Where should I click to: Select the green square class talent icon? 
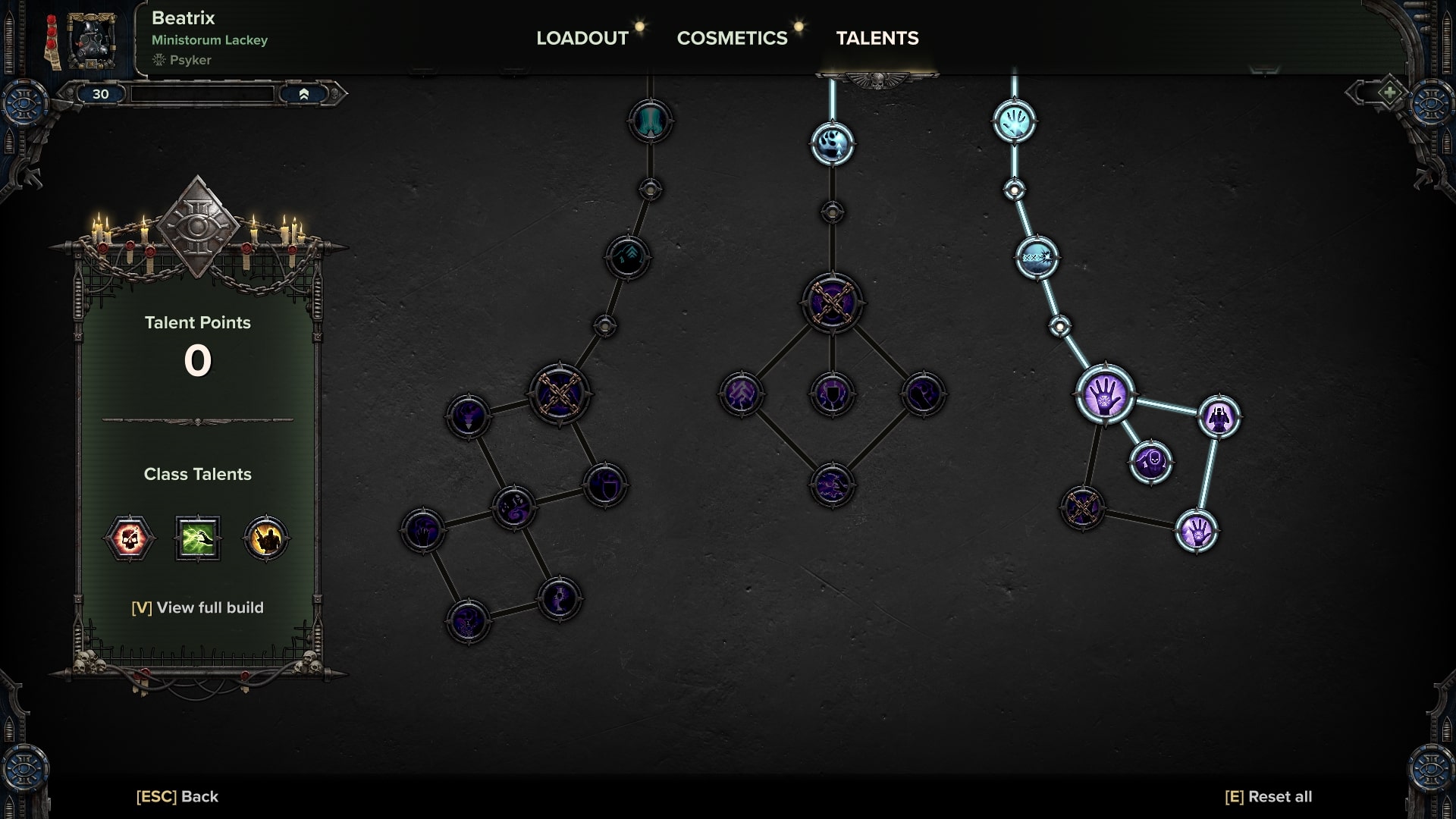[198, 538]
